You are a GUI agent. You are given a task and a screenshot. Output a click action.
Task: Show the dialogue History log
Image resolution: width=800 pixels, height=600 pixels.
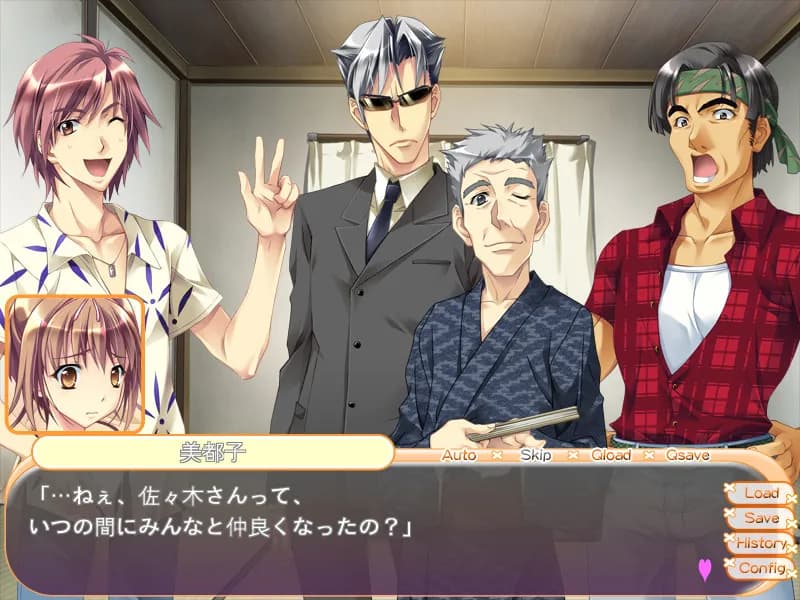[760, 543]
